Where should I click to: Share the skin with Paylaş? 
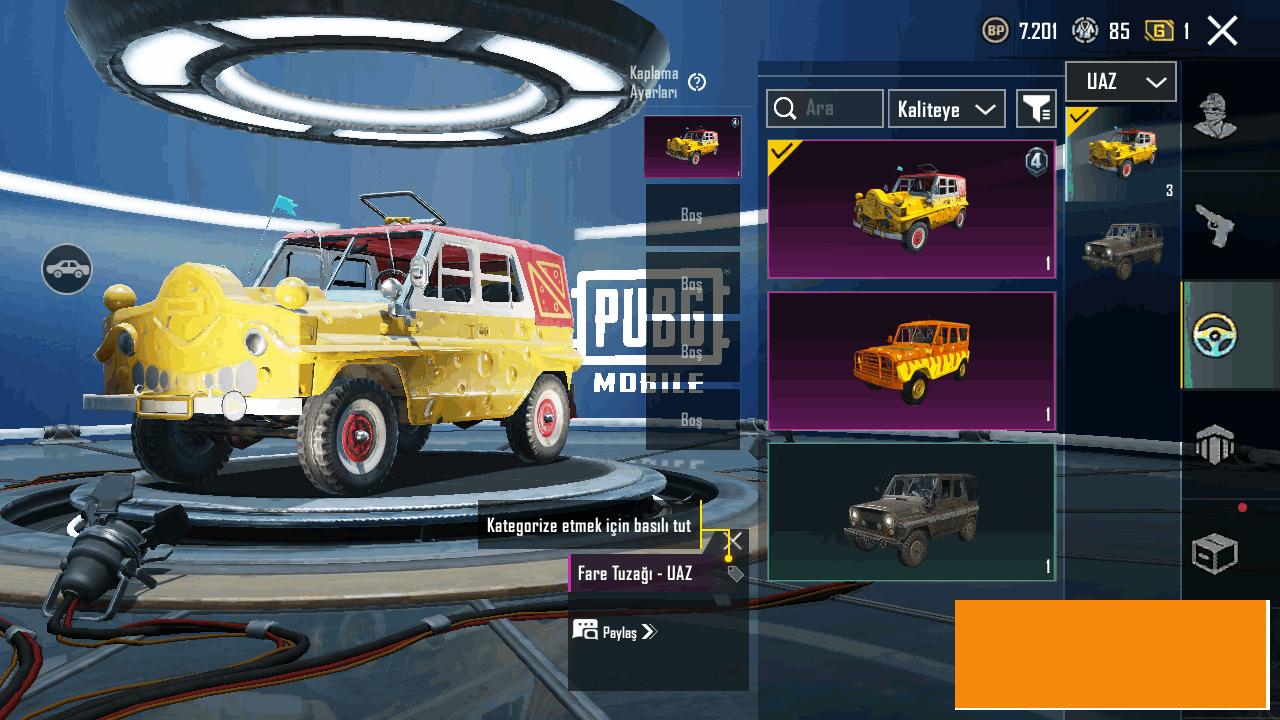pyautogui.click(x=615, y=631)
